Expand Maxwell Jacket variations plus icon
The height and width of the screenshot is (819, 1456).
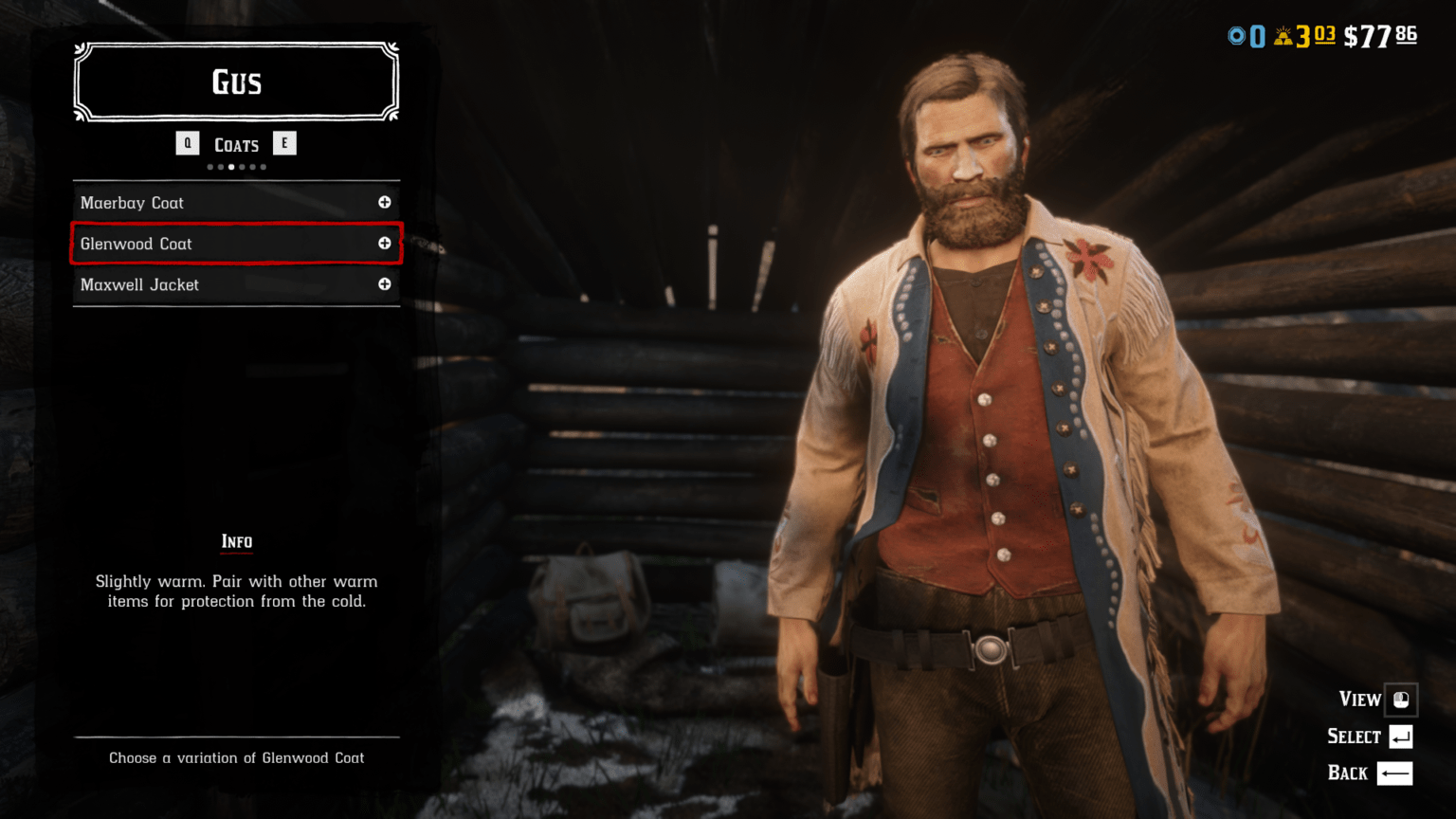[385, 284]
